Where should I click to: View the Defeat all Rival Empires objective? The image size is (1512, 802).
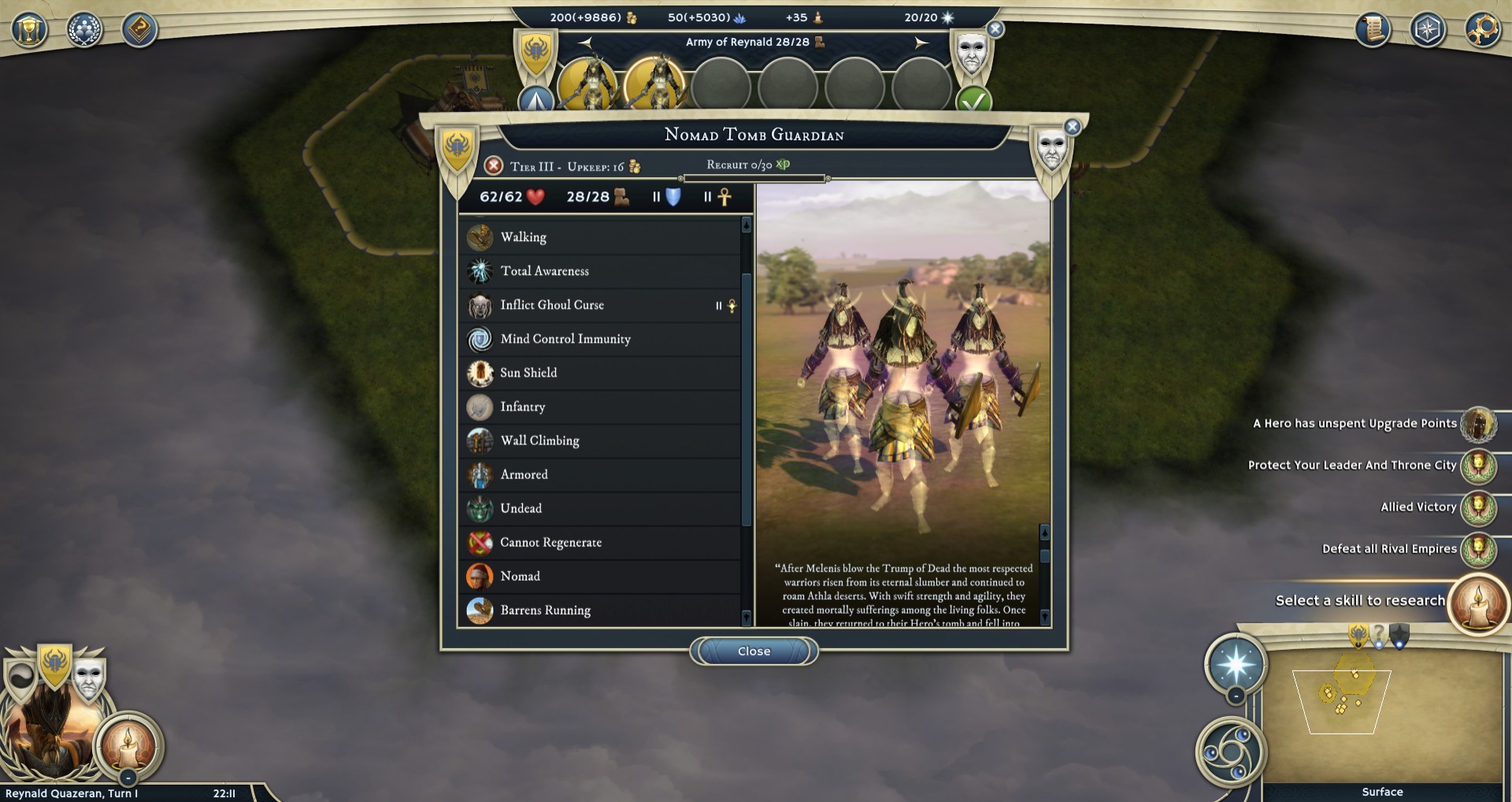(x=1477, y=549)
